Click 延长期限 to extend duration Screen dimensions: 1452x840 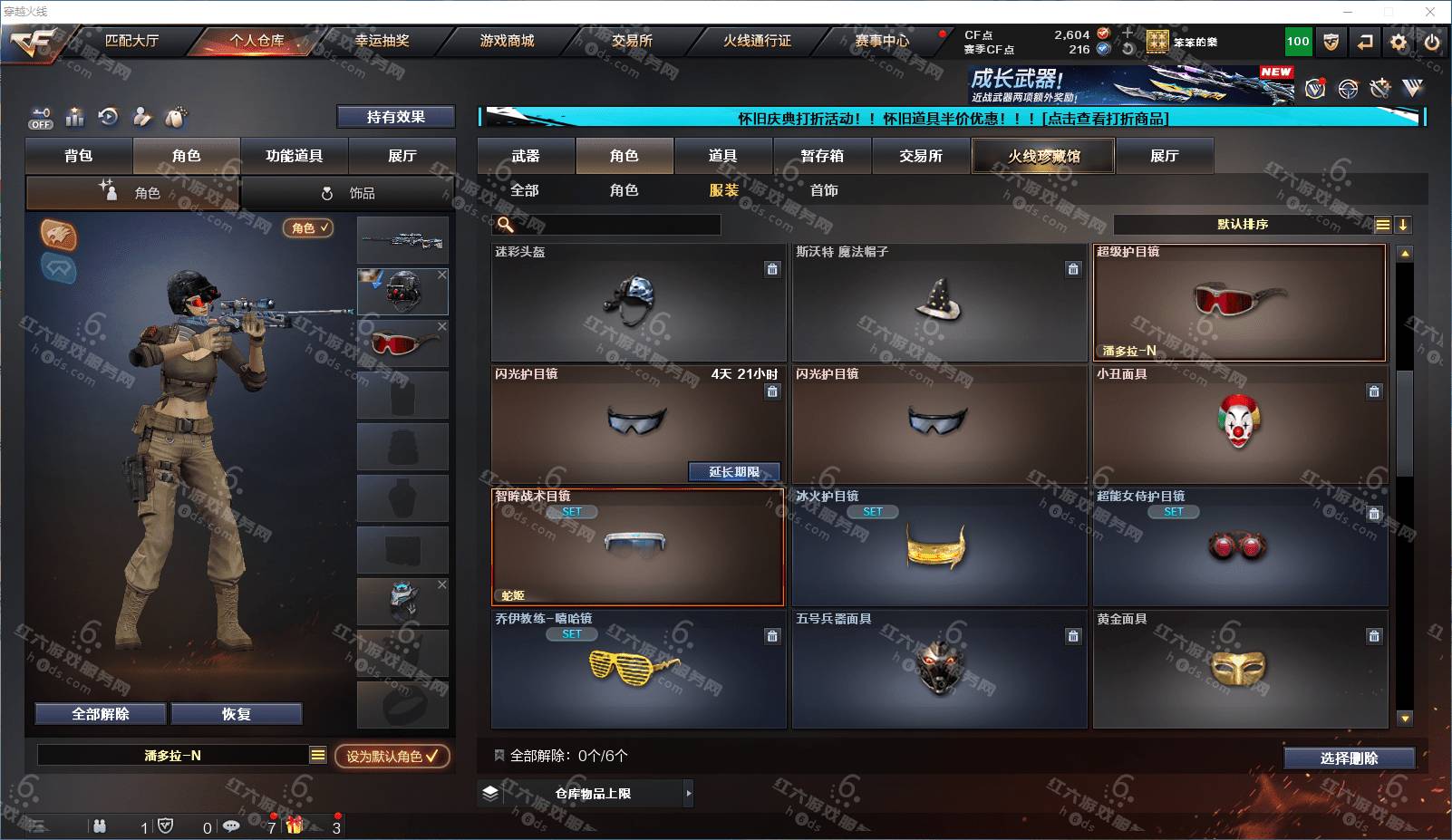tap(733, 472)
